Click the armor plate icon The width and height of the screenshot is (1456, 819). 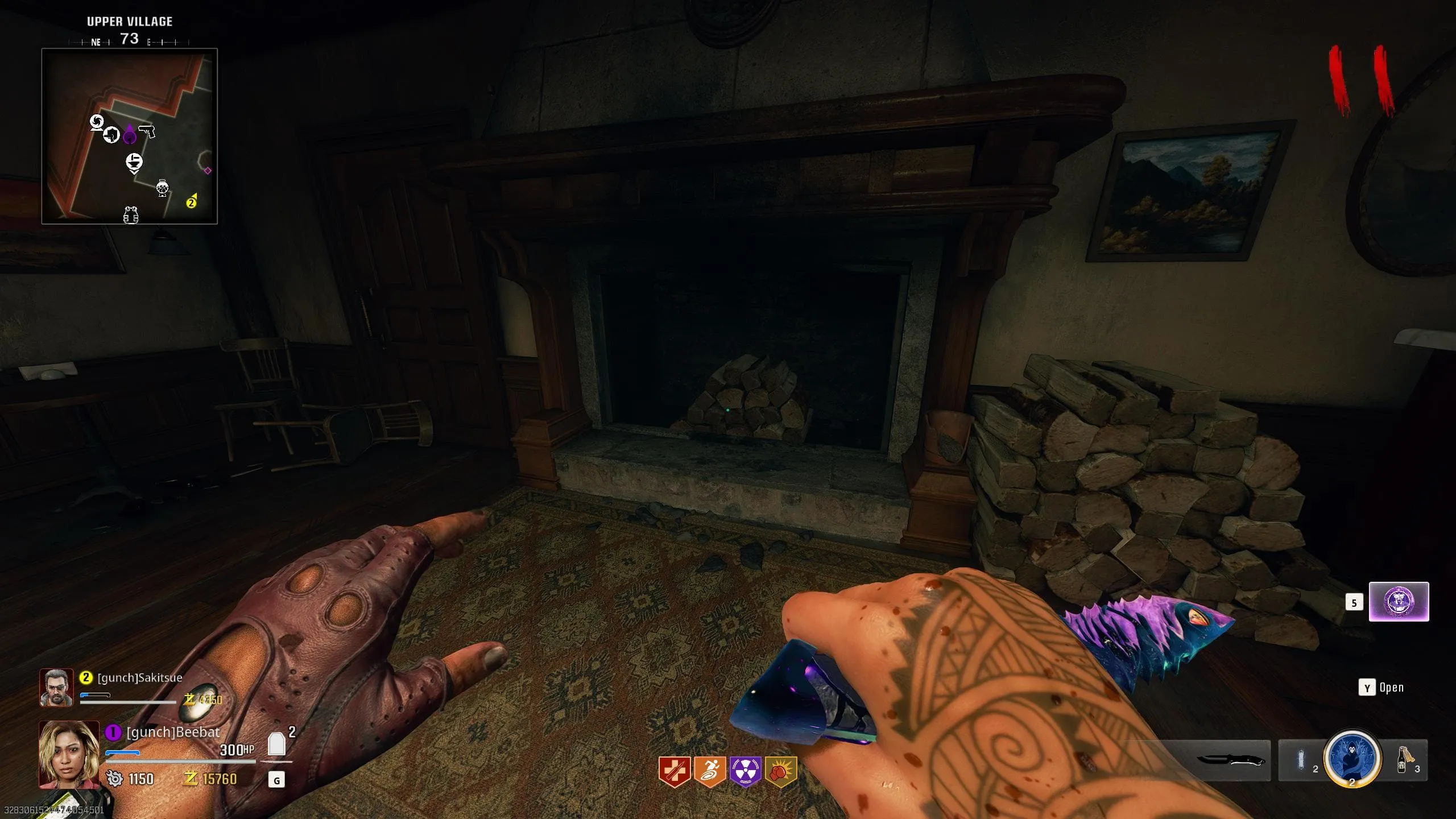tap(276, 744)
